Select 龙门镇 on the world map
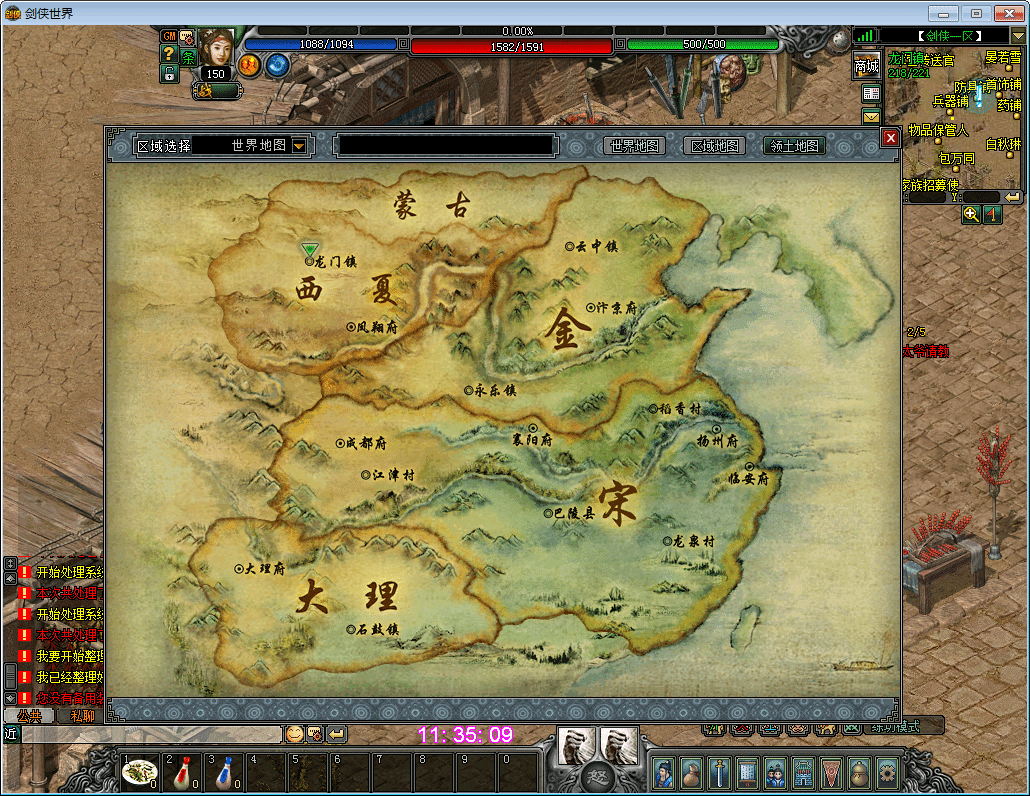The image size is (1030, 796). click(310, 261)
